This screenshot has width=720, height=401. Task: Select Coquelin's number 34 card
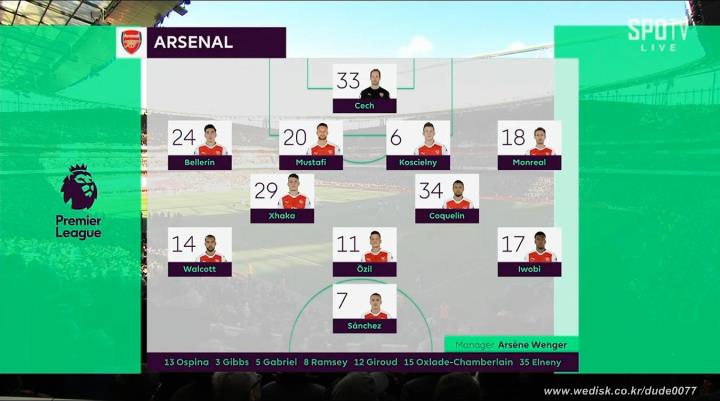(446, 198)
